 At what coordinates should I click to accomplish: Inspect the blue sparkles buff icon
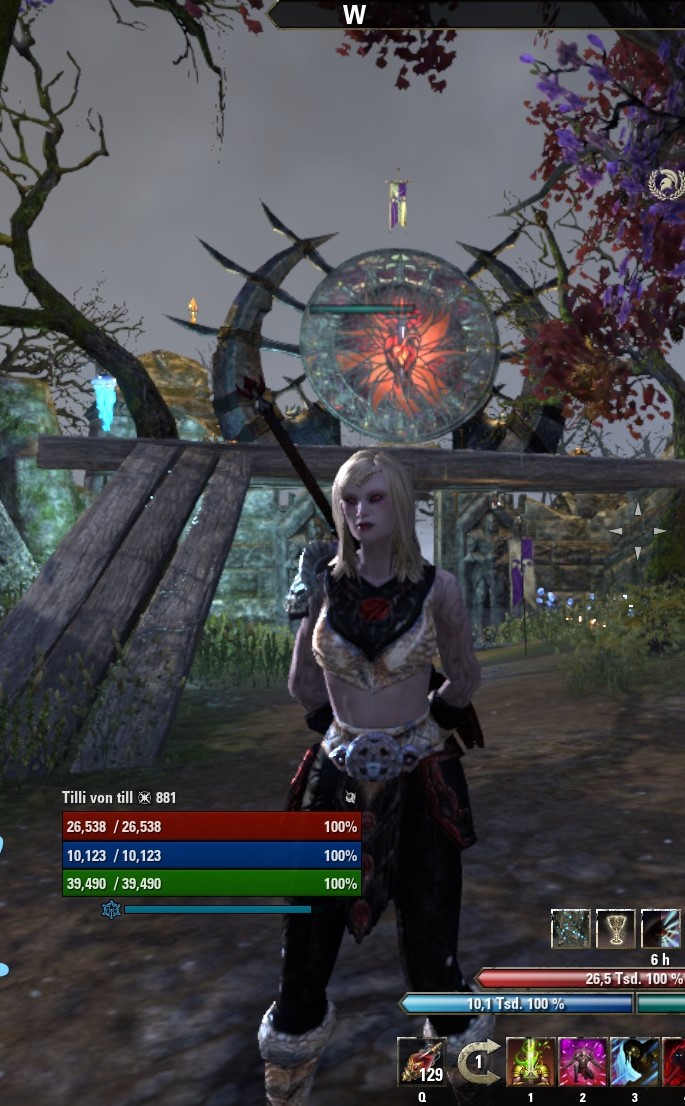pos(571,929)
